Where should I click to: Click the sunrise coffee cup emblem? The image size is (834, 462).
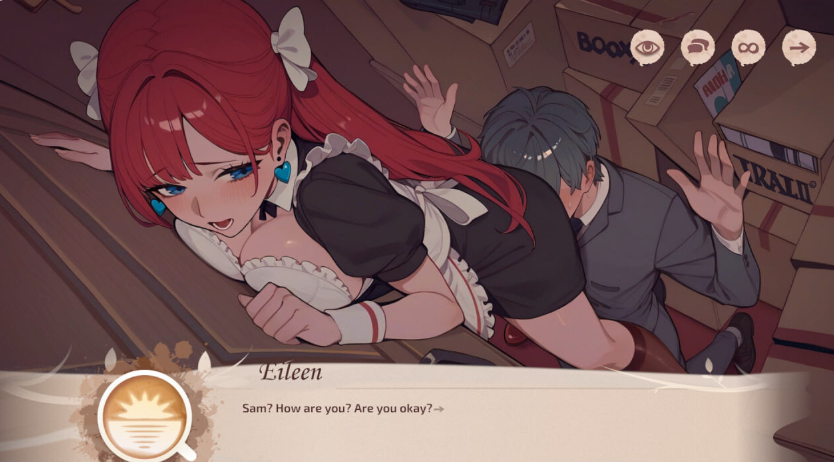(146, 415)
